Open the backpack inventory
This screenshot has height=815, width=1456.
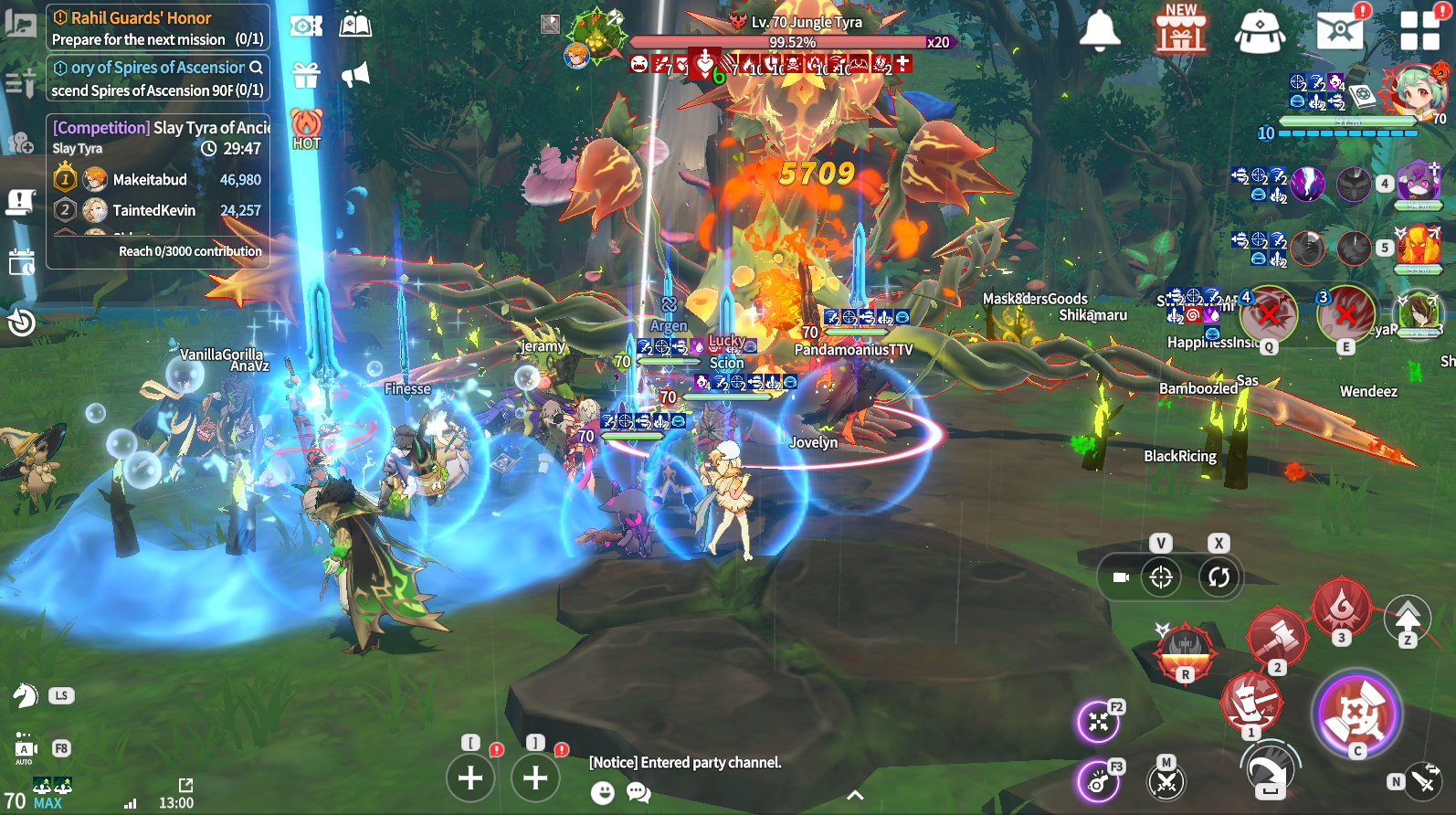(1260, 31)
